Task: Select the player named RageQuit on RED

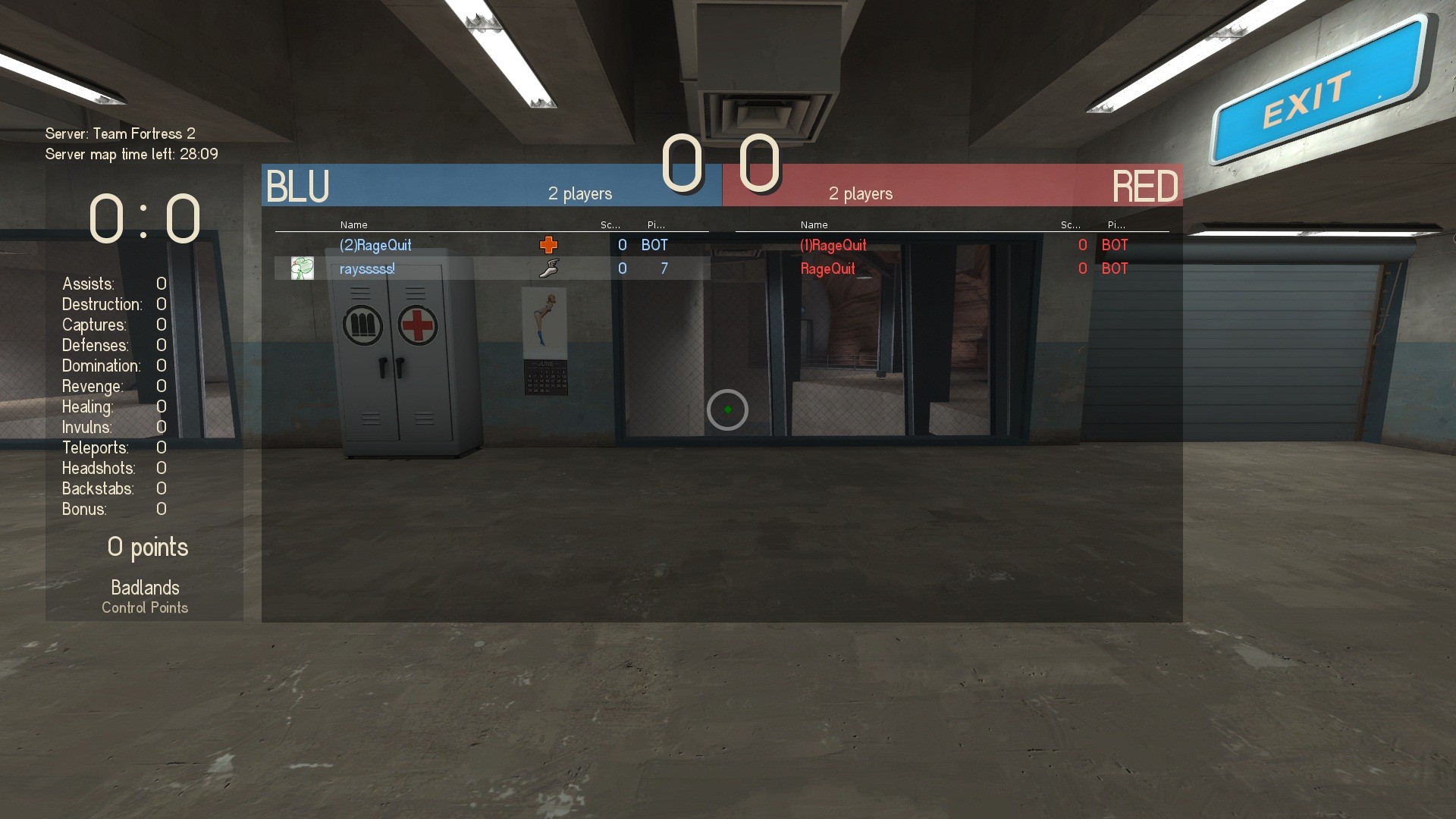Action: pyautogui.click(x=827, y=268)
